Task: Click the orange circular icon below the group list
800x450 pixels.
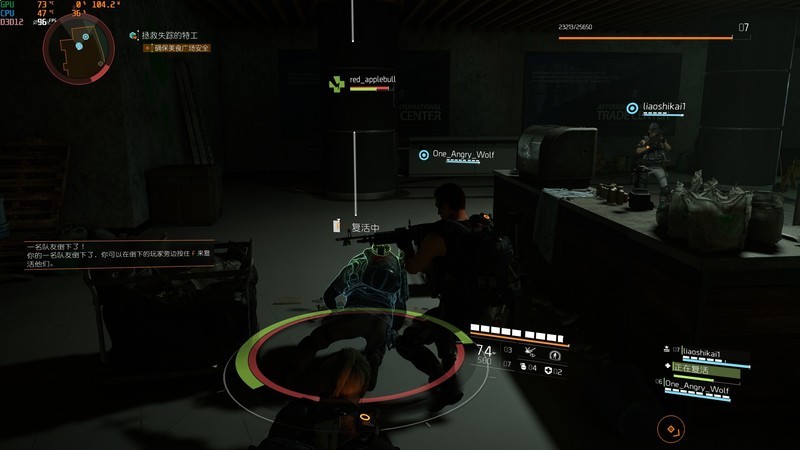Action: (671, 428)
